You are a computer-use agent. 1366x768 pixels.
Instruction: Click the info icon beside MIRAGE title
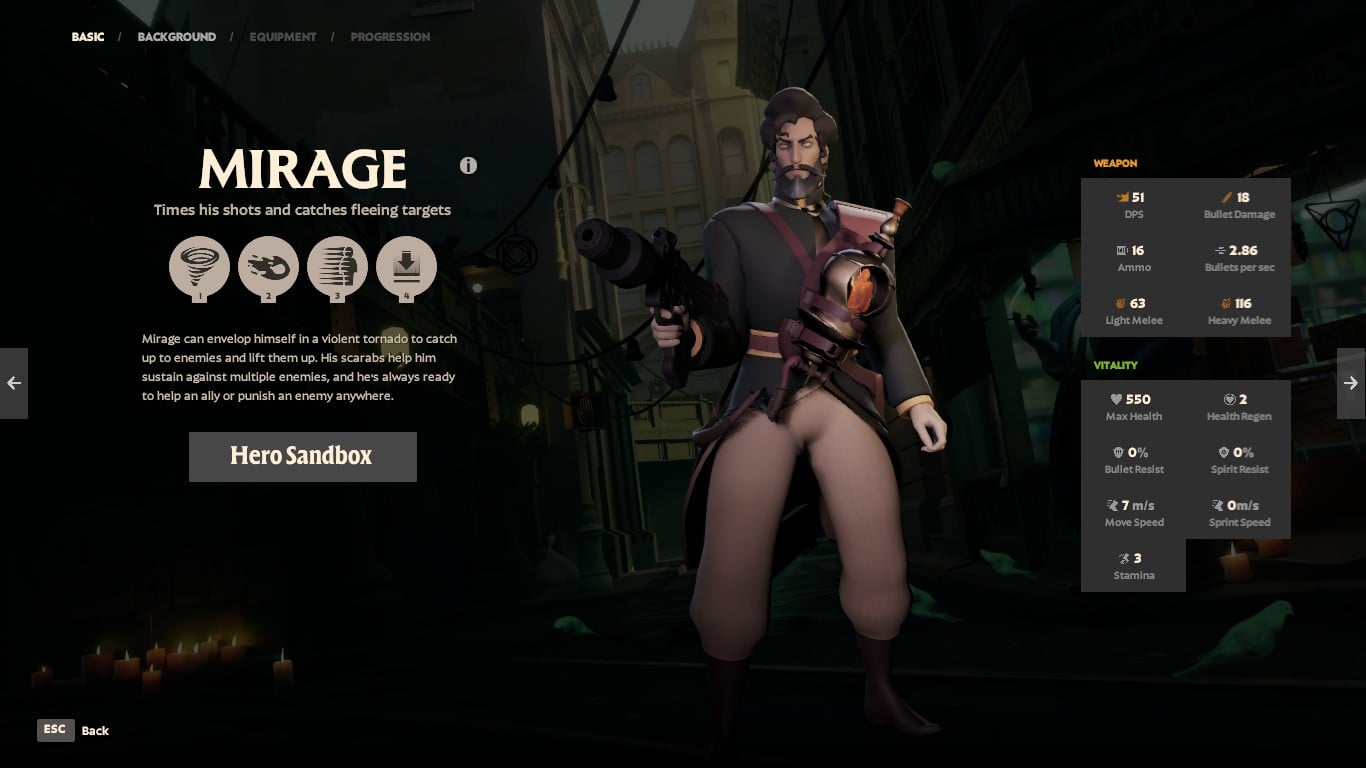click(x=468, y=165)
